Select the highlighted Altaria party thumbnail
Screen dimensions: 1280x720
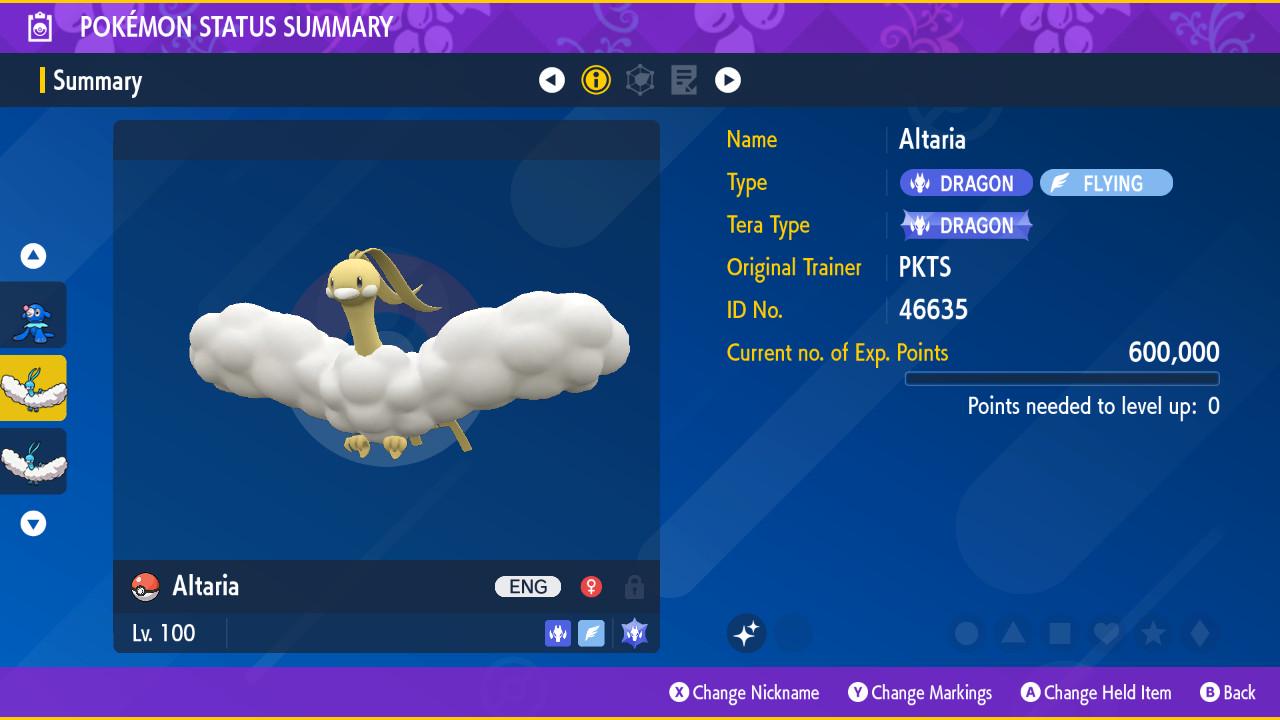(x=34, y=388)
